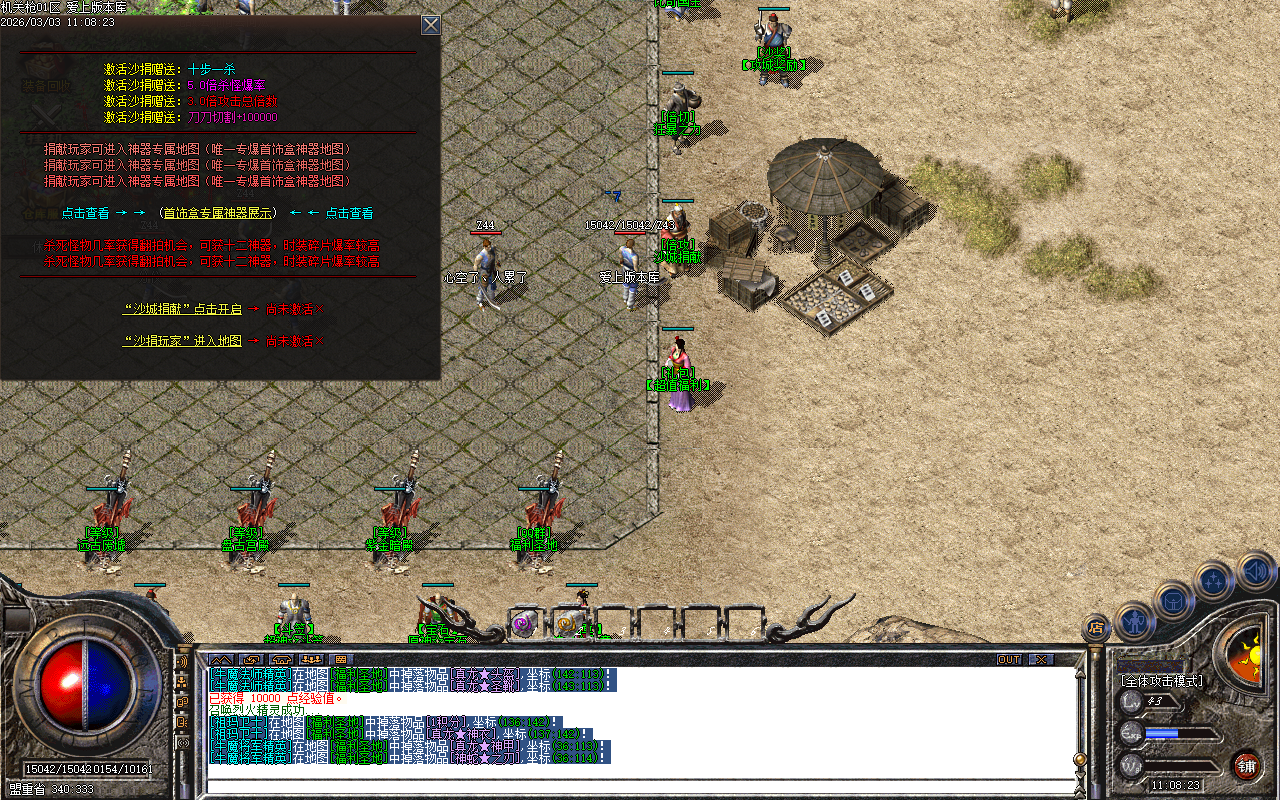
Task: Open the character equipment icon
Action: click(1134, 619)
